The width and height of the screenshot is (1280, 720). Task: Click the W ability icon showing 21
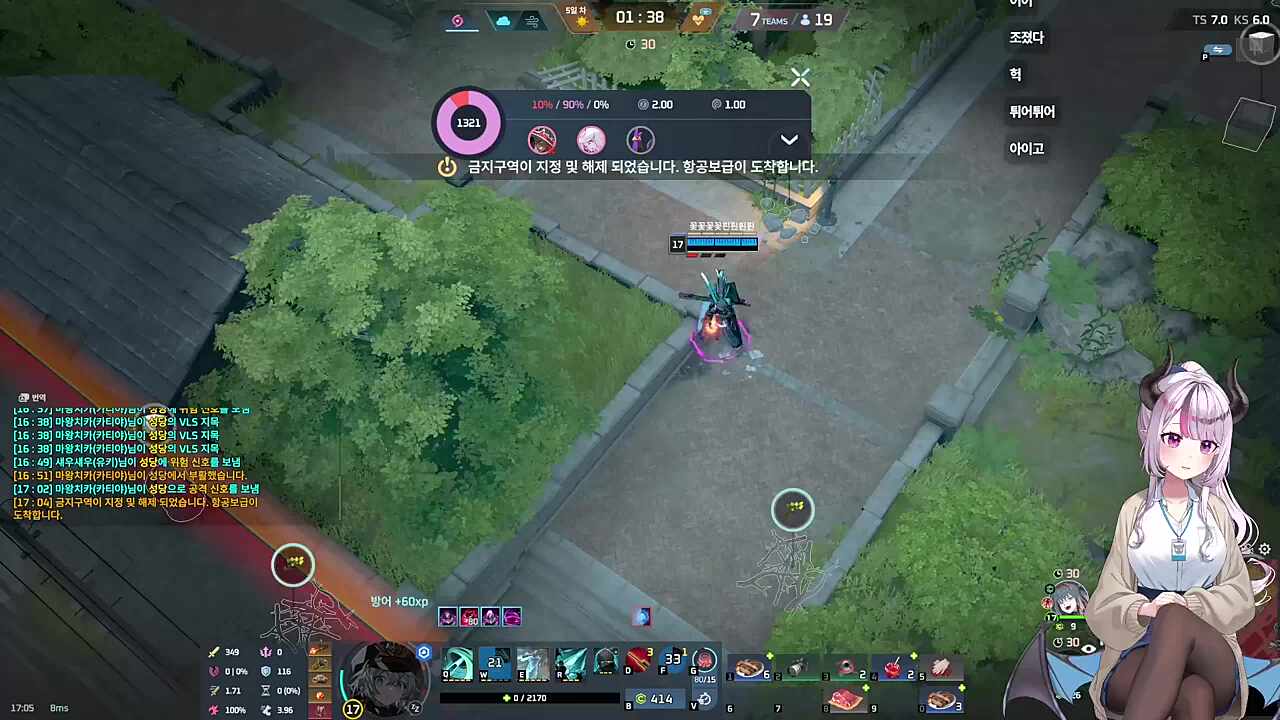coord(494,663)
